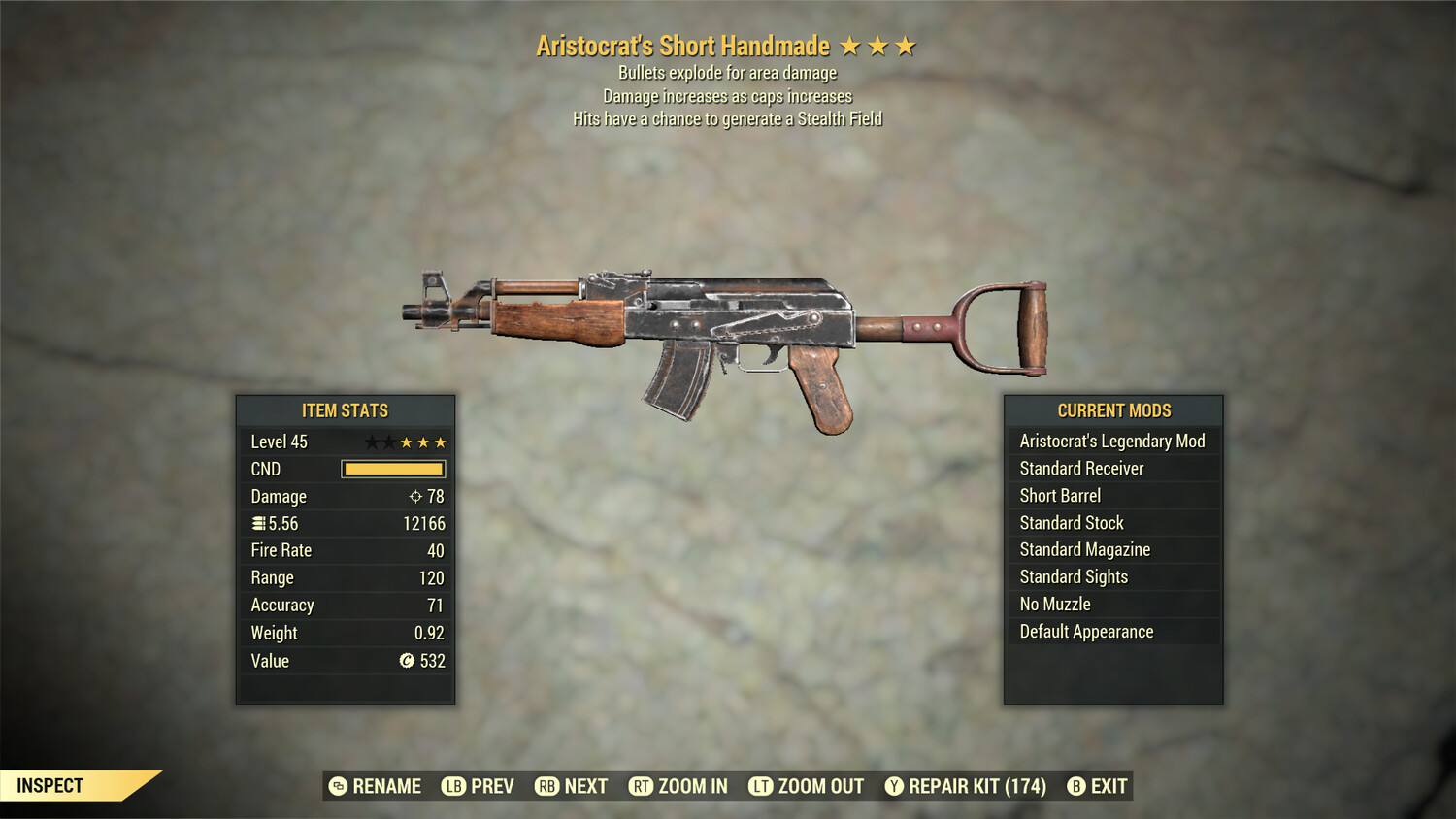The height and width of the screenshot is (819, 1456).
Task: Select the LT zoom out icon
Action: tap(763, 786)
